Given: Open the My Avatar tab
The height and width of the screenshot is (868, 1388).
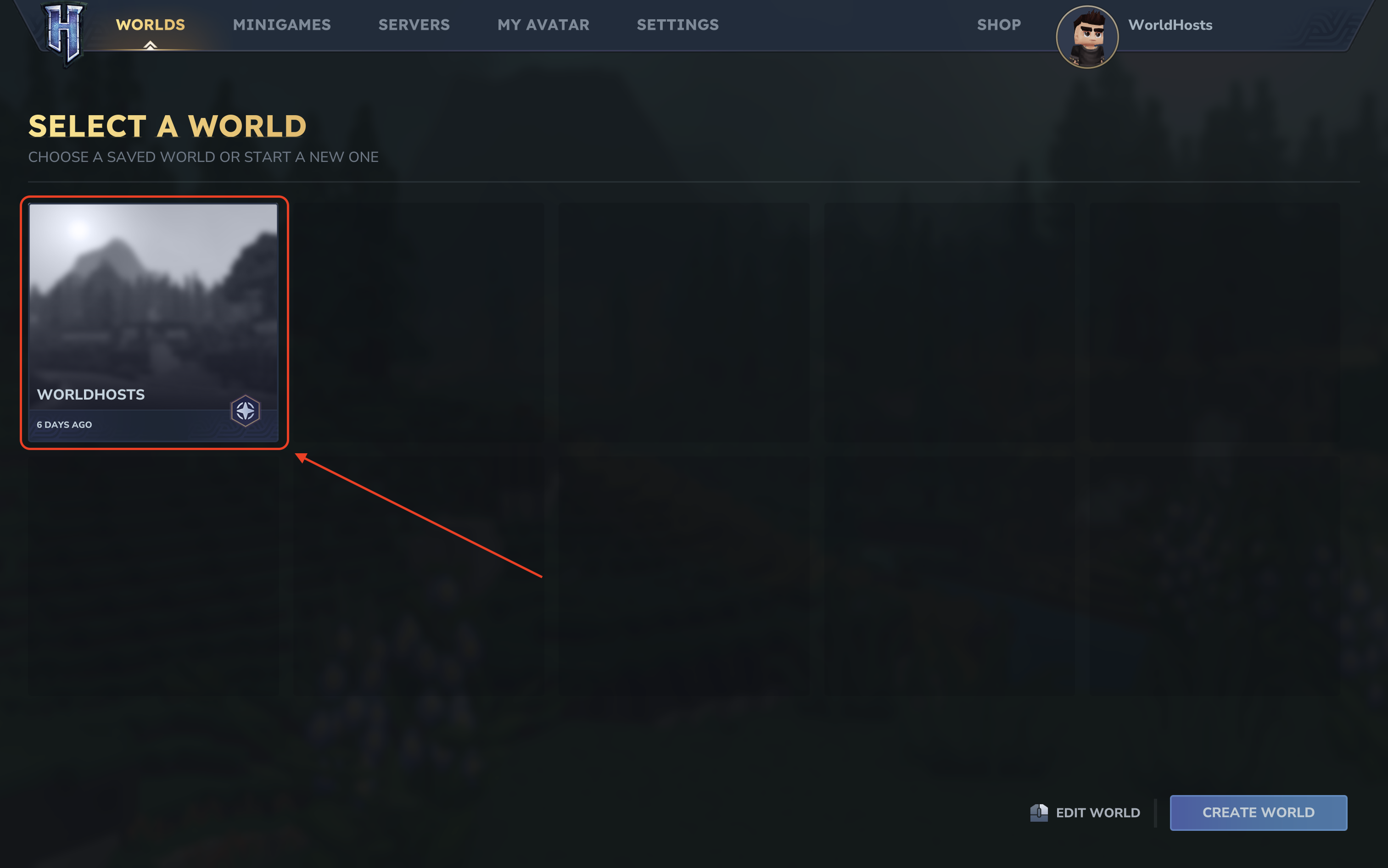Looking at the screenshot, I should 543,25.
